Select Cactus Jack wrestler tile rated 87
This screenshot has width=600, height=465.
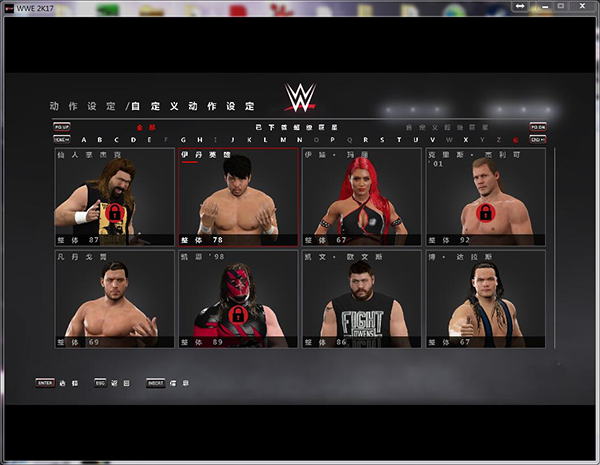click(114, 197)
